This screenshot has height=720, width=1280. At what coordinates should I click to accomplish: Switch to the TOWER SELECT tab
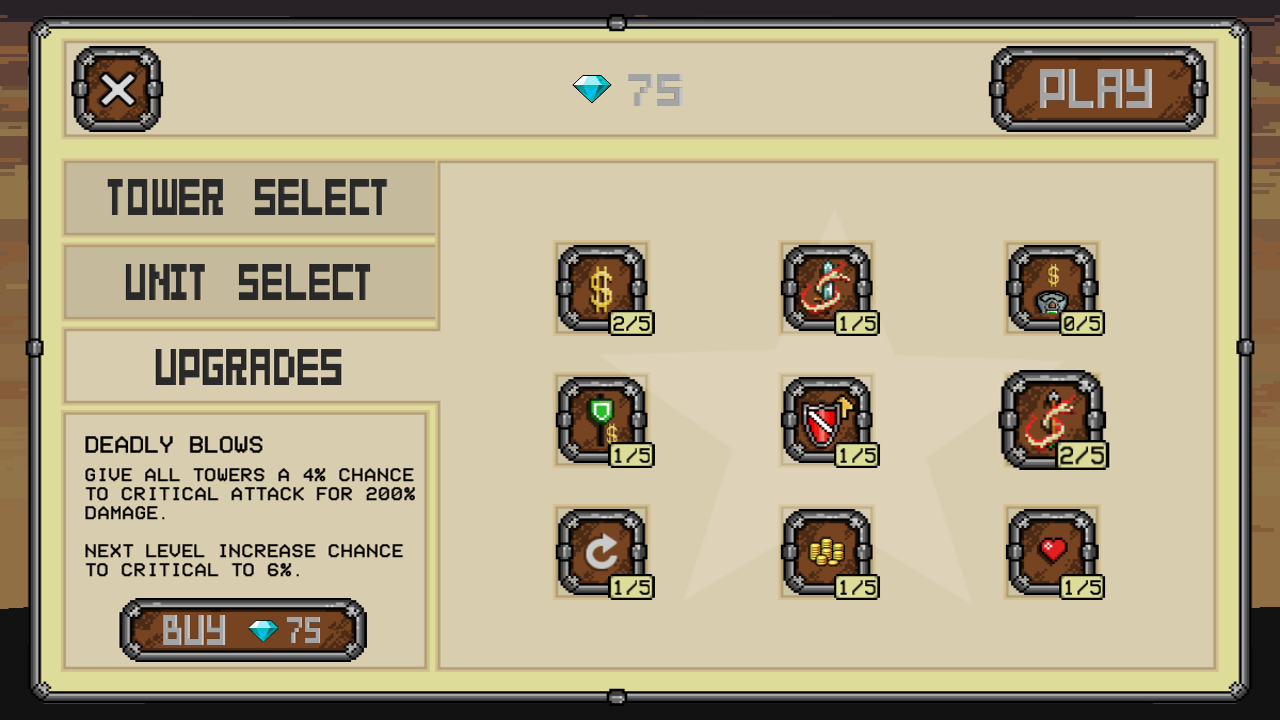click(250, 197)
